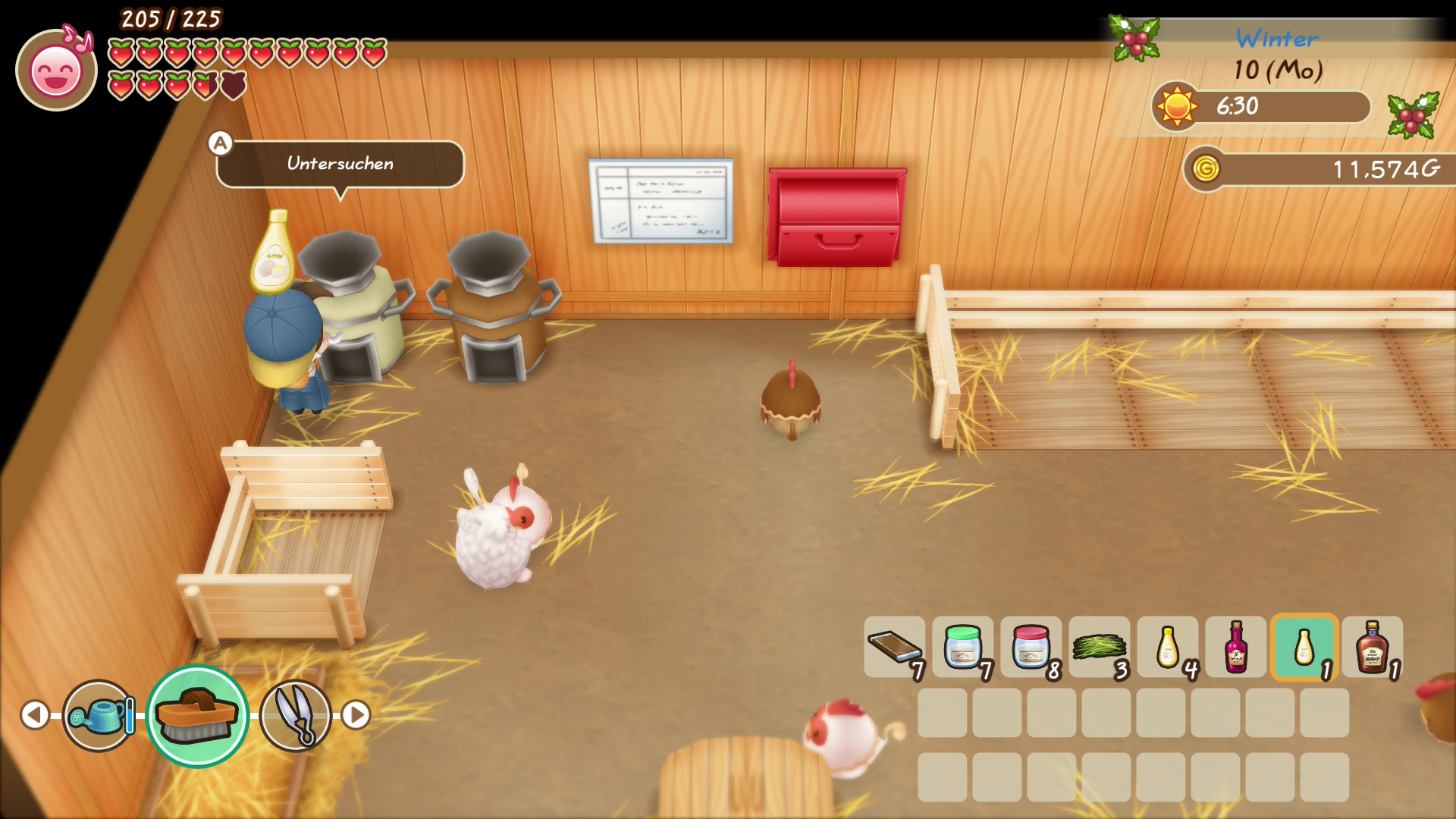
Task: Select the chocolate bar inventory slot
Action: pyautogui.click(x=895, y=647)
